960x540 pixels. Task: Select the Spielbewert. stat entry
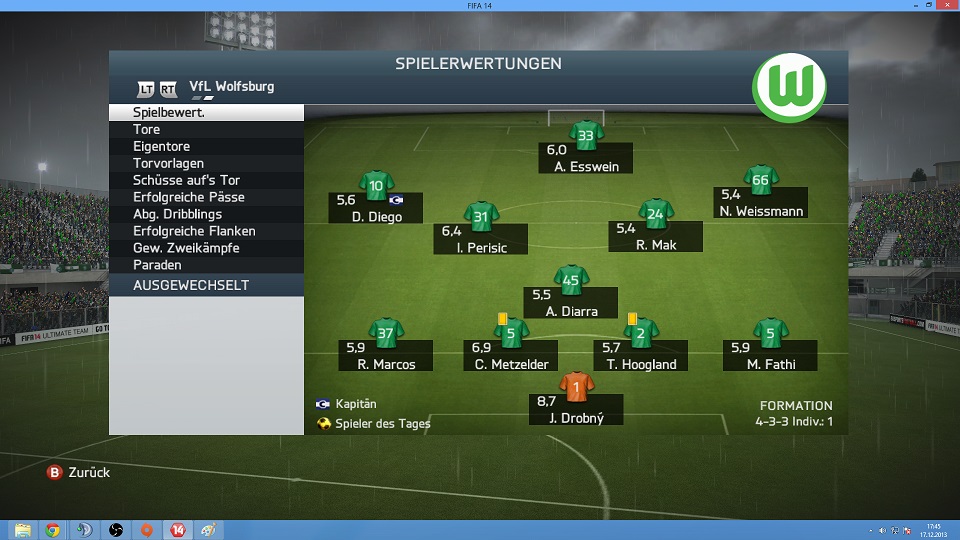click(205, 113)
